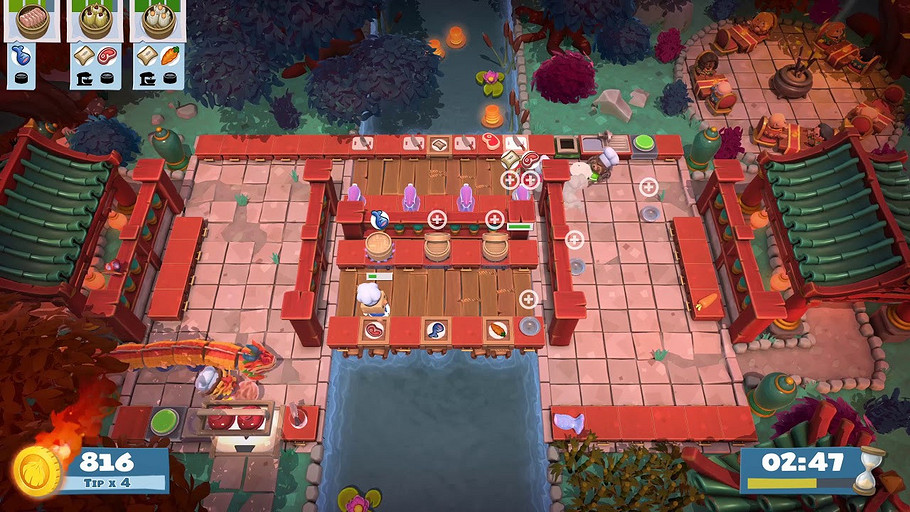Click the meat ingredient icon on the order

(x=106, y=55)
